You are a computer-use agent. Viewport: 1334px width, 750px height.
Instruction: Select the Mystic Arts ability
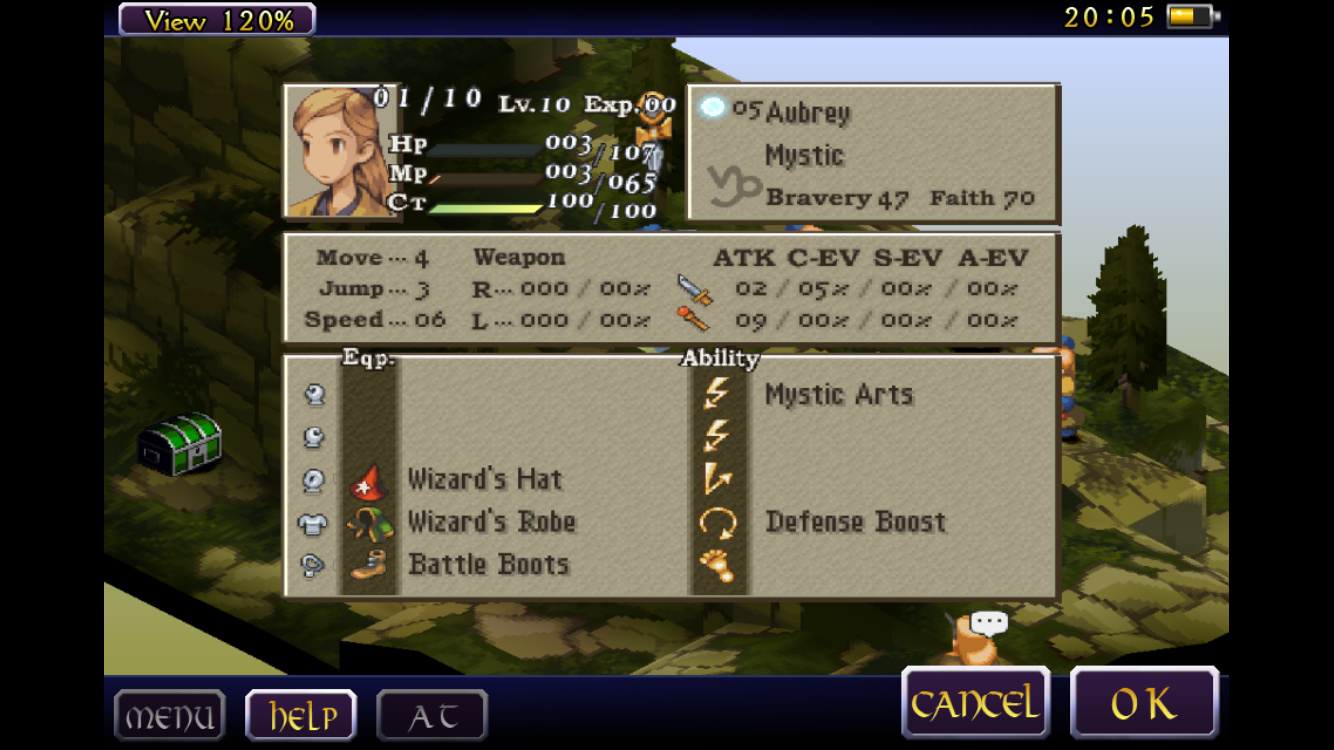pyautogui.click(x=838, y=395)
